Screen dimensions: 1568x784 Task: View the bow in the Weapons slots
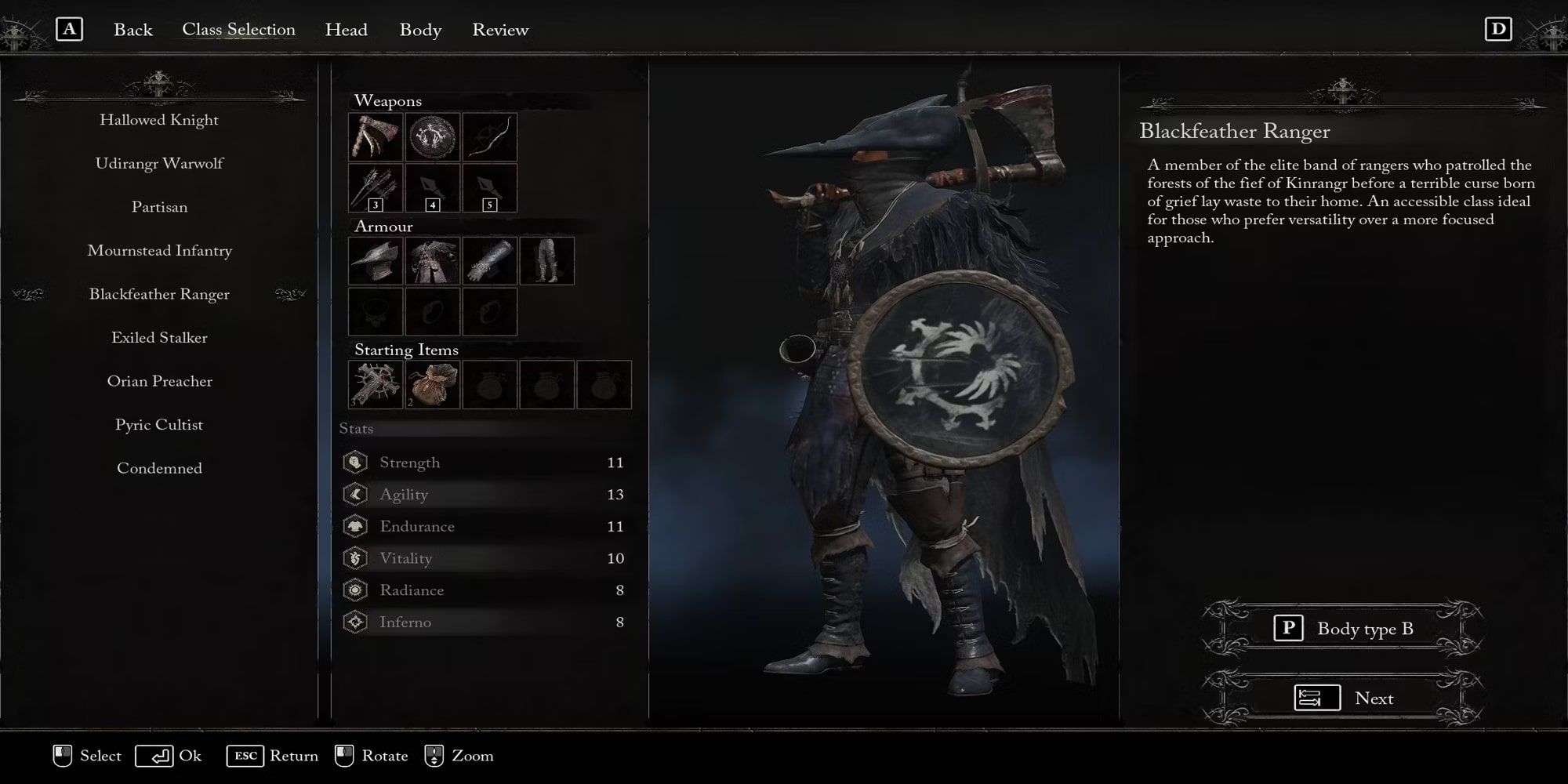pyautogui.click(x=491, y=137)
